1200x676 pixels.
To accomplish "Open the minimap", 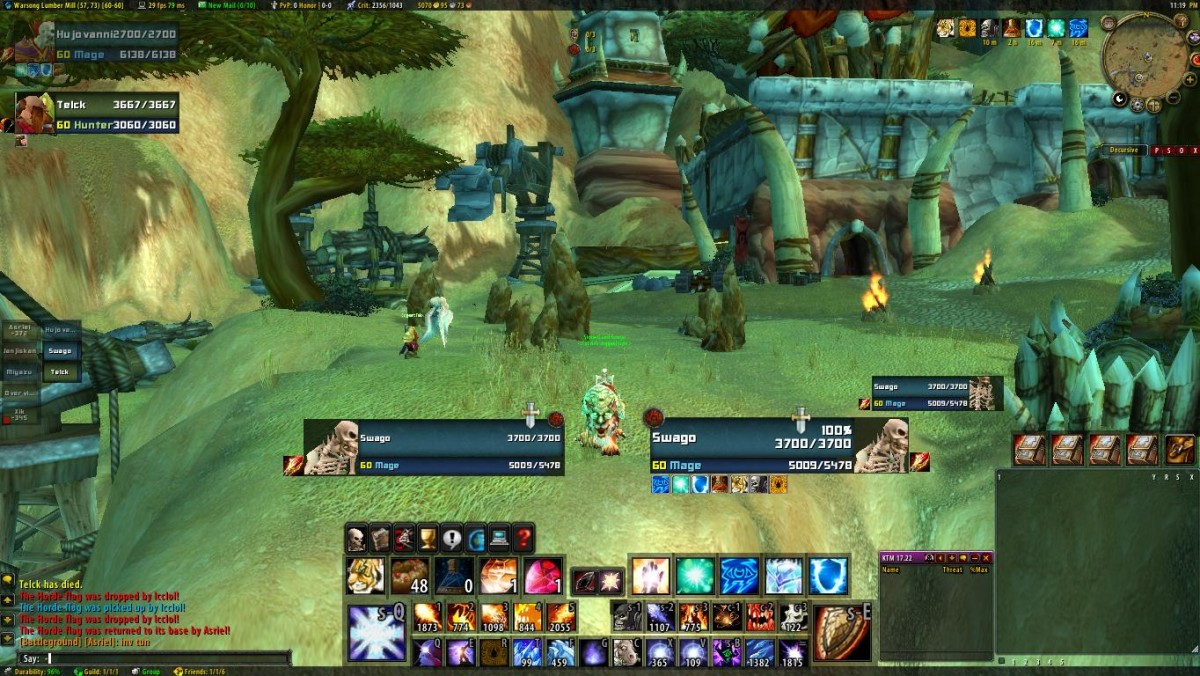I will 1143,58.
